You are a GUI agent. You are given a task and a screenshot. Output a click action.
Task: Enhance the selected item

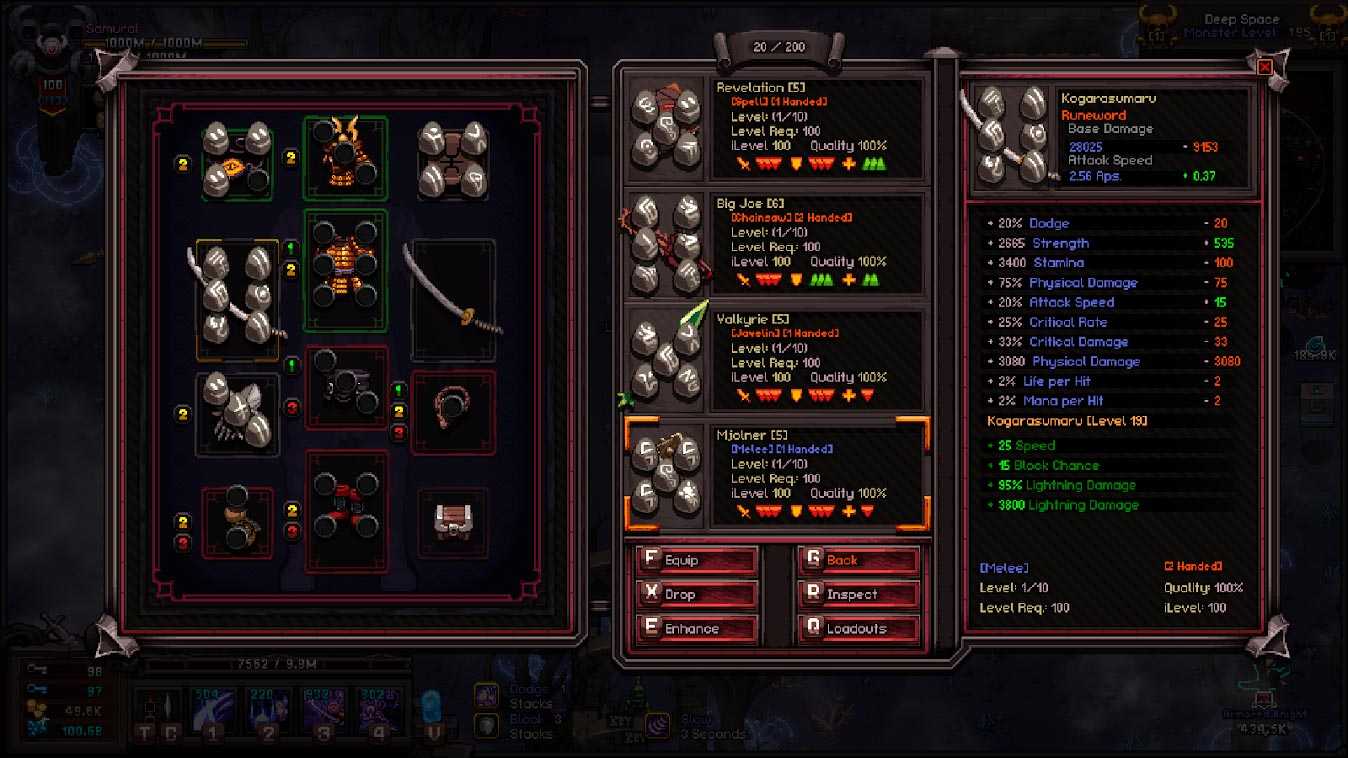(697, 629)
